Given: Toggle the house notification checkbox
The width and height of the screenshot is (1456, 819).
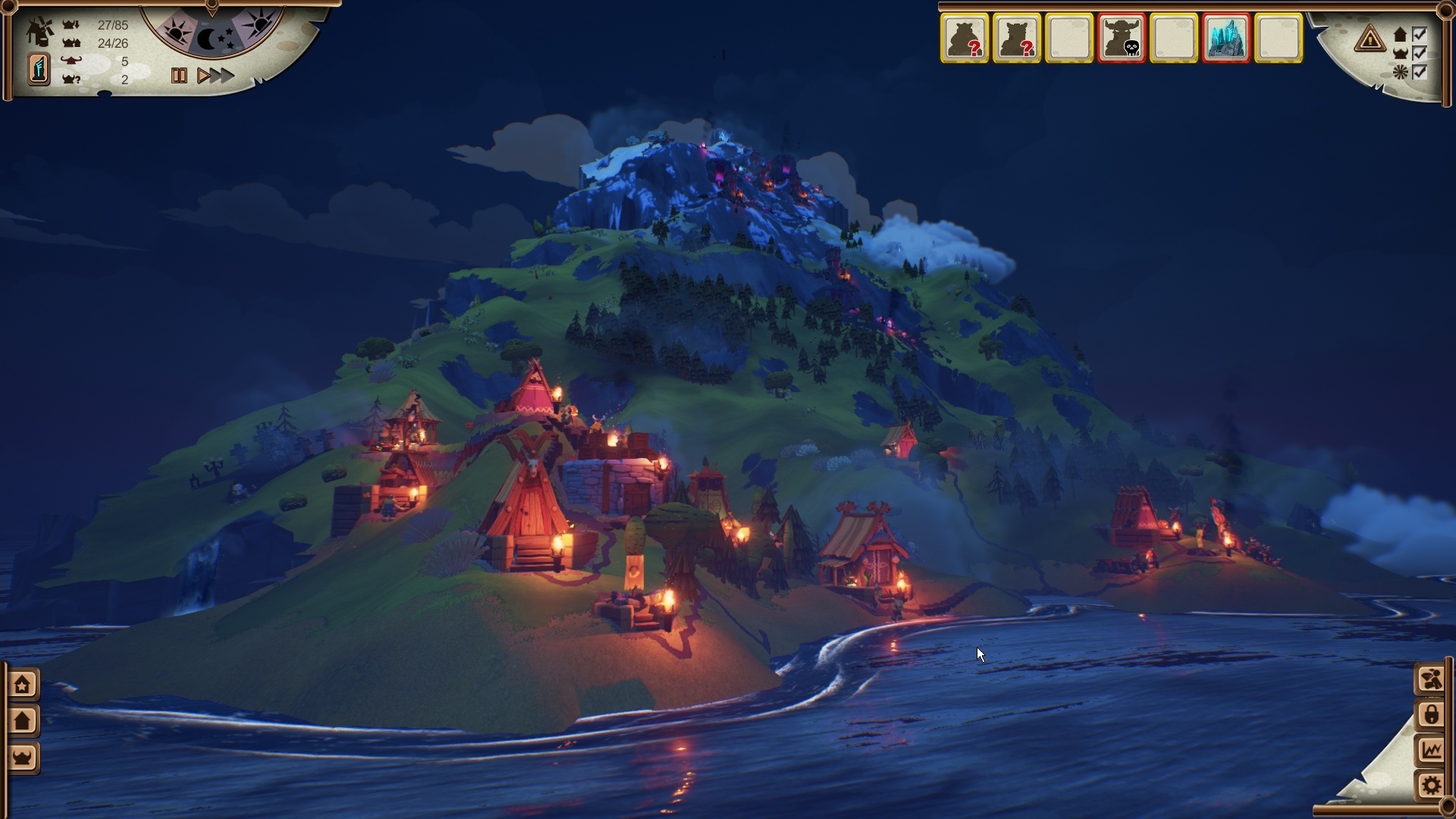Looking at the screenshot, I should click(1419, 34).
